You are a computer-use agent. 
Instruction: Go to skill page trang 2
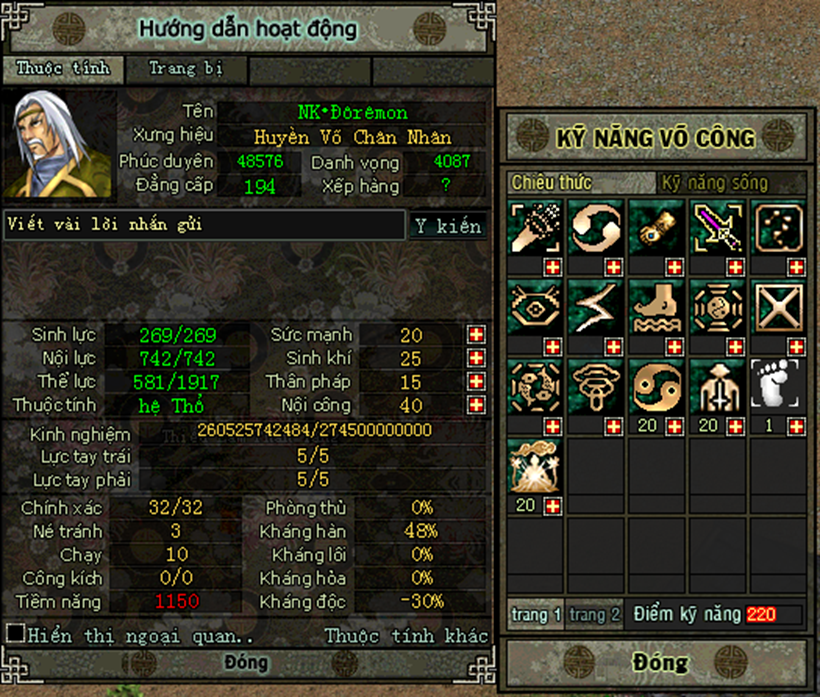click(595, 615)
